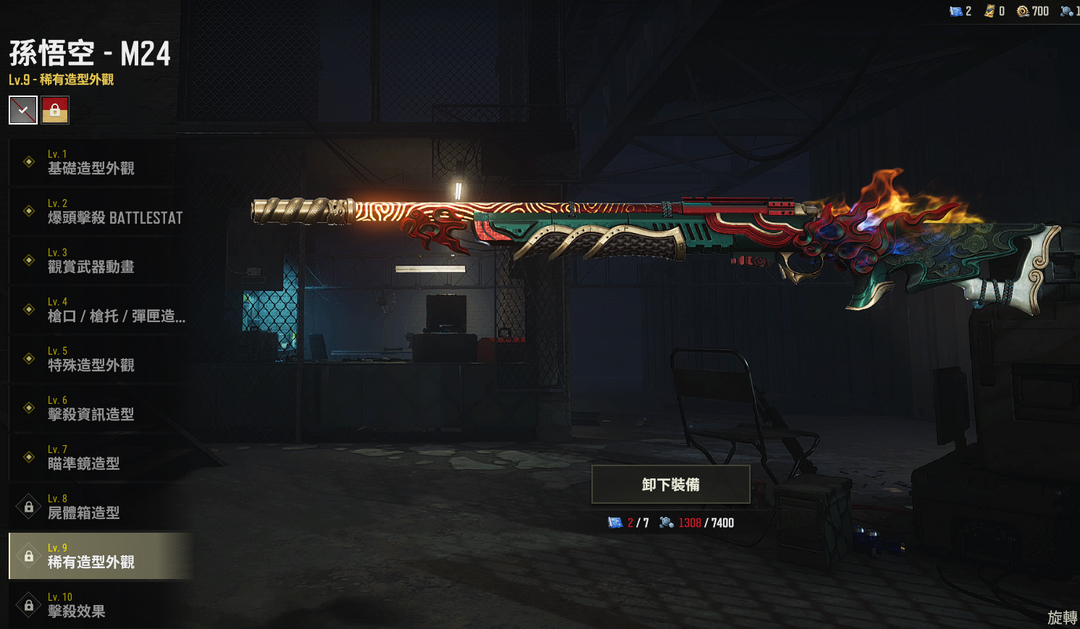The width and height of the screenshot is (1080, 629).
Task: Select the red locked skin variant icon
Action: (x=56, y=110)
